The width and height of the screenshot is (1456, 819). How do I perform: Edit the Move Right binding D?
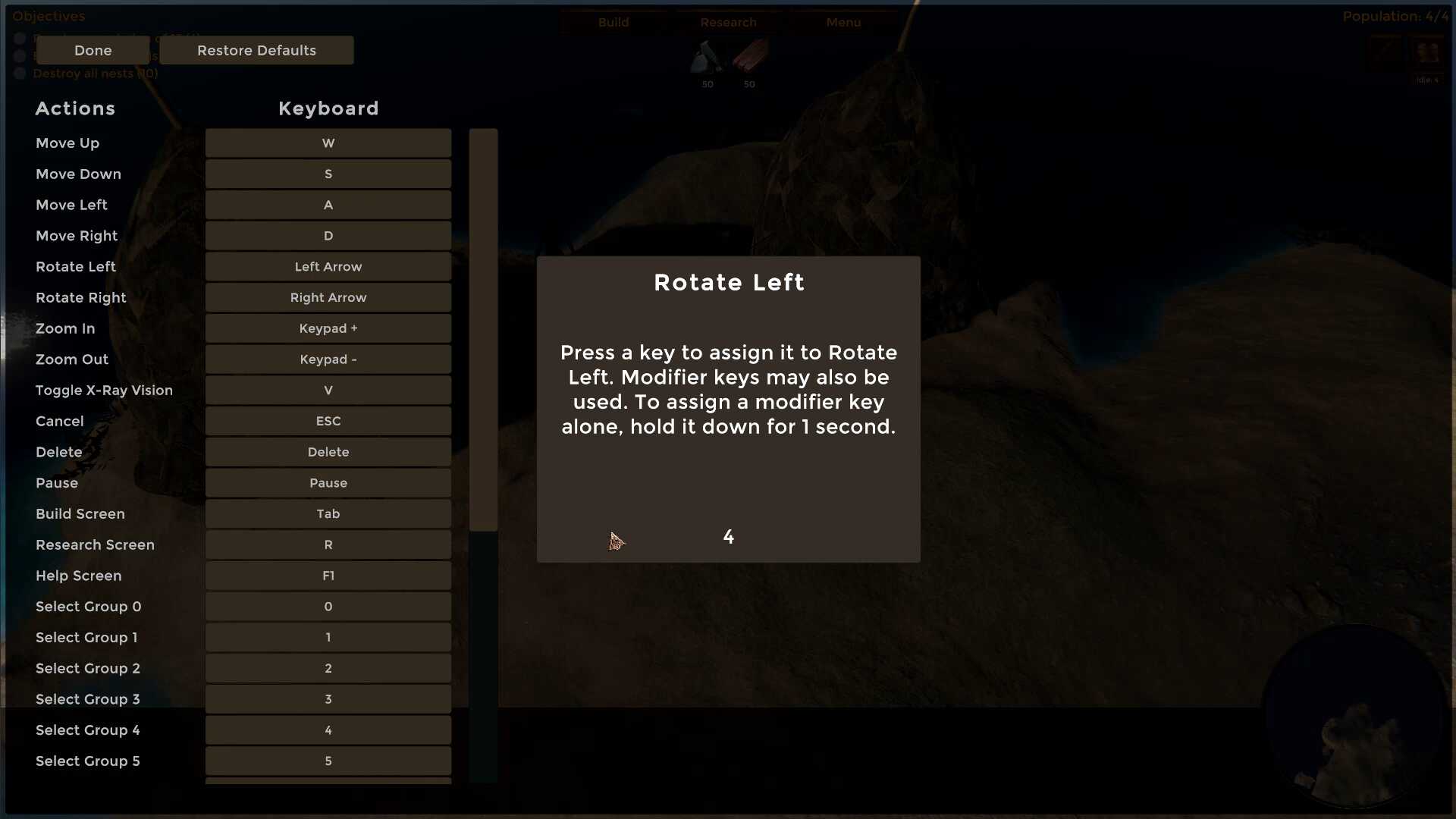(x=328, y=236)
